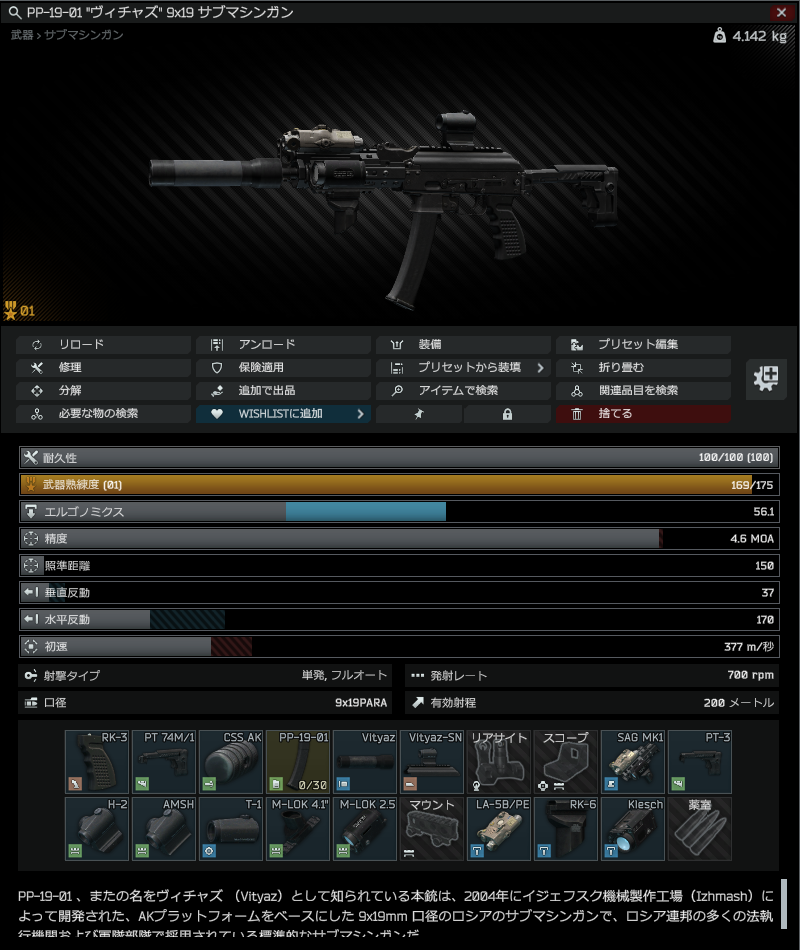Apply insurance with 保険適用
Viewport: 800px width, 950px height.
tap(283, 367)
